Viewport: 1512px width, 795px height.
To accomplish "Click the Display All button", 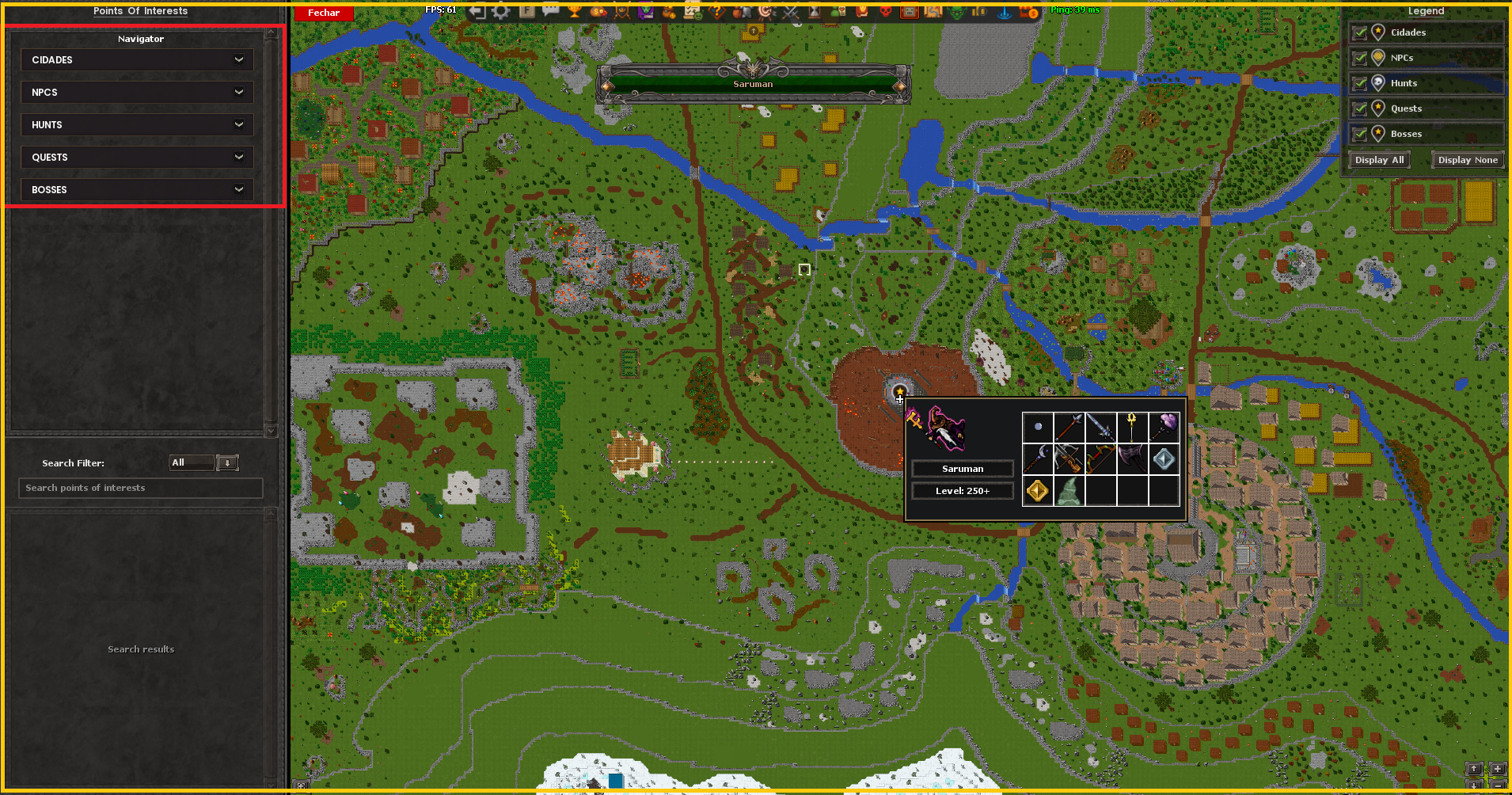I will coord(1379,160).
